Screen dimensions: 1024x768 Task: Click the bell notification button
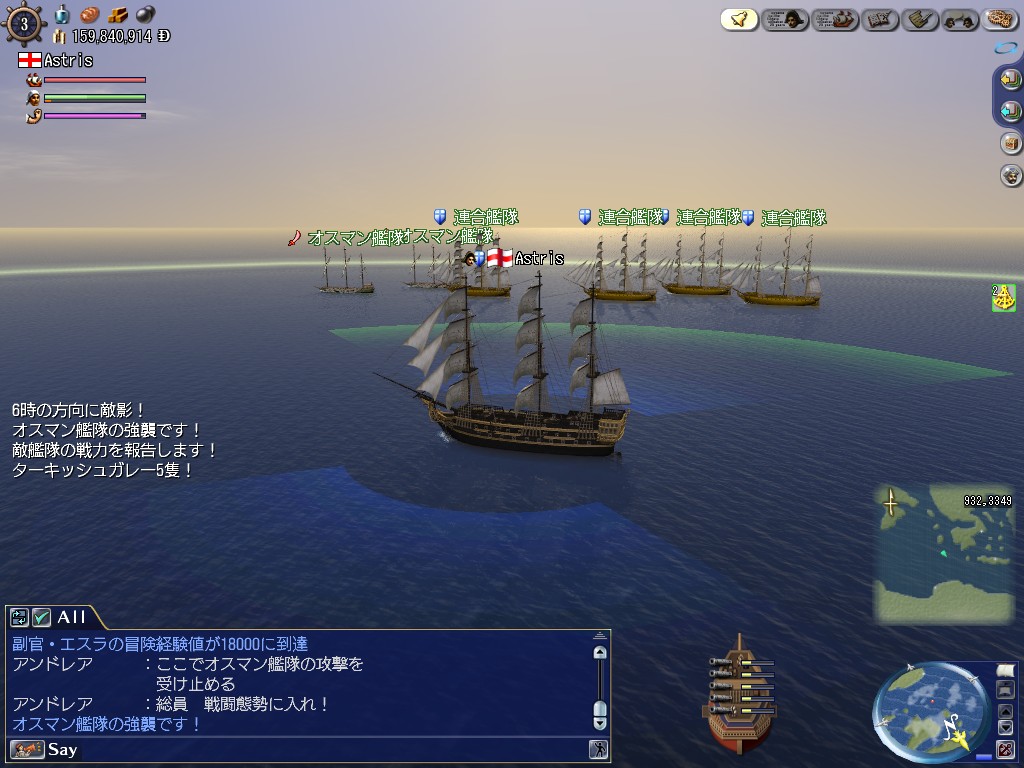click(739, 19)
